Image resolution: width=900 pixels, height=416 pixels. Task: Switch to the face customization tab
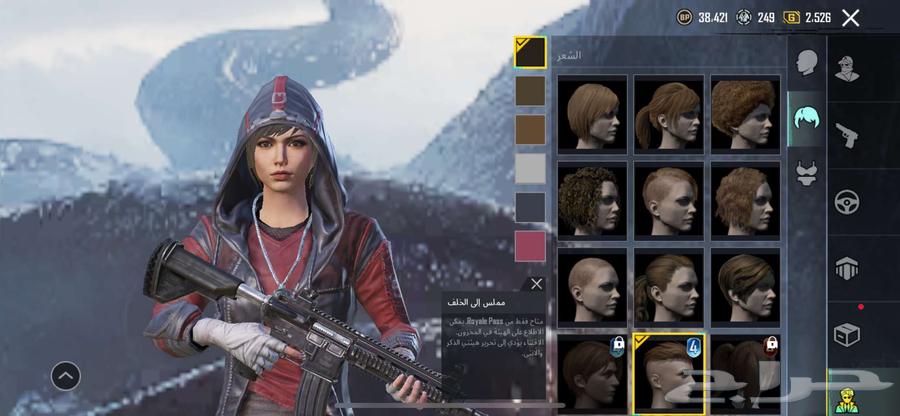[x=807, y=63]
